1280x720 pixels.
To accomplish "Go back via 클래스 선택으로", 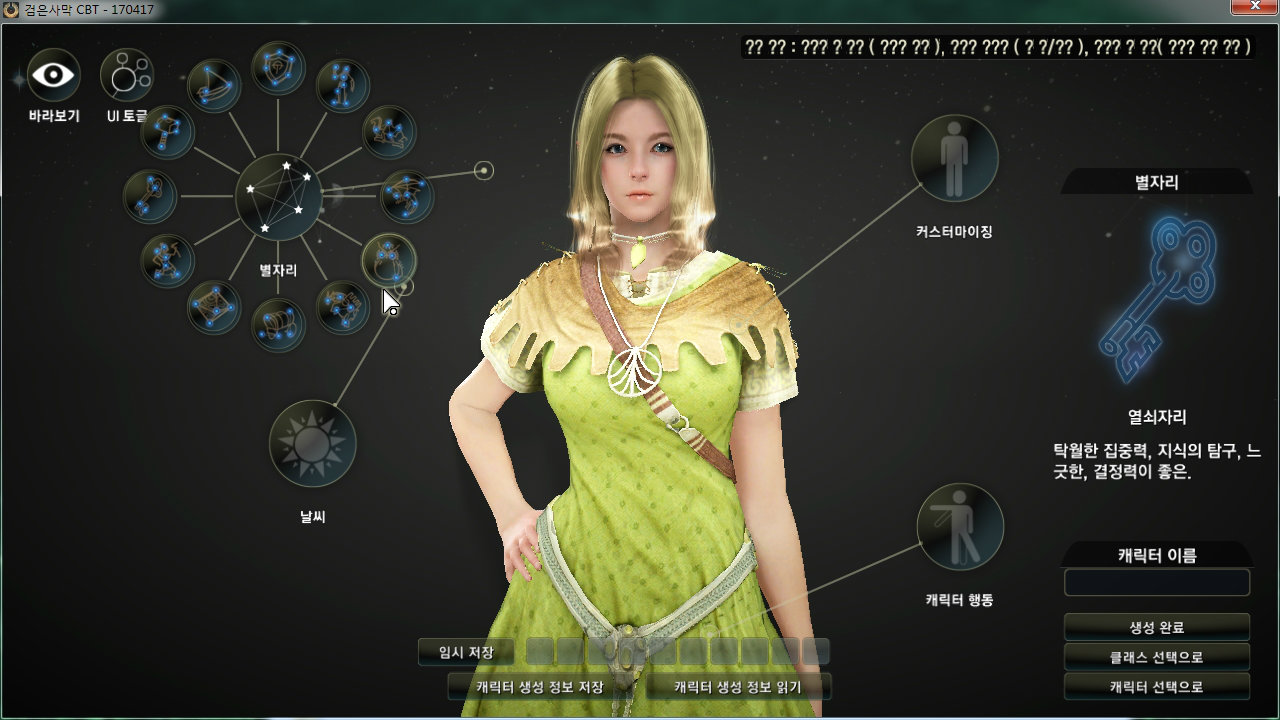I will (1156, 657).
